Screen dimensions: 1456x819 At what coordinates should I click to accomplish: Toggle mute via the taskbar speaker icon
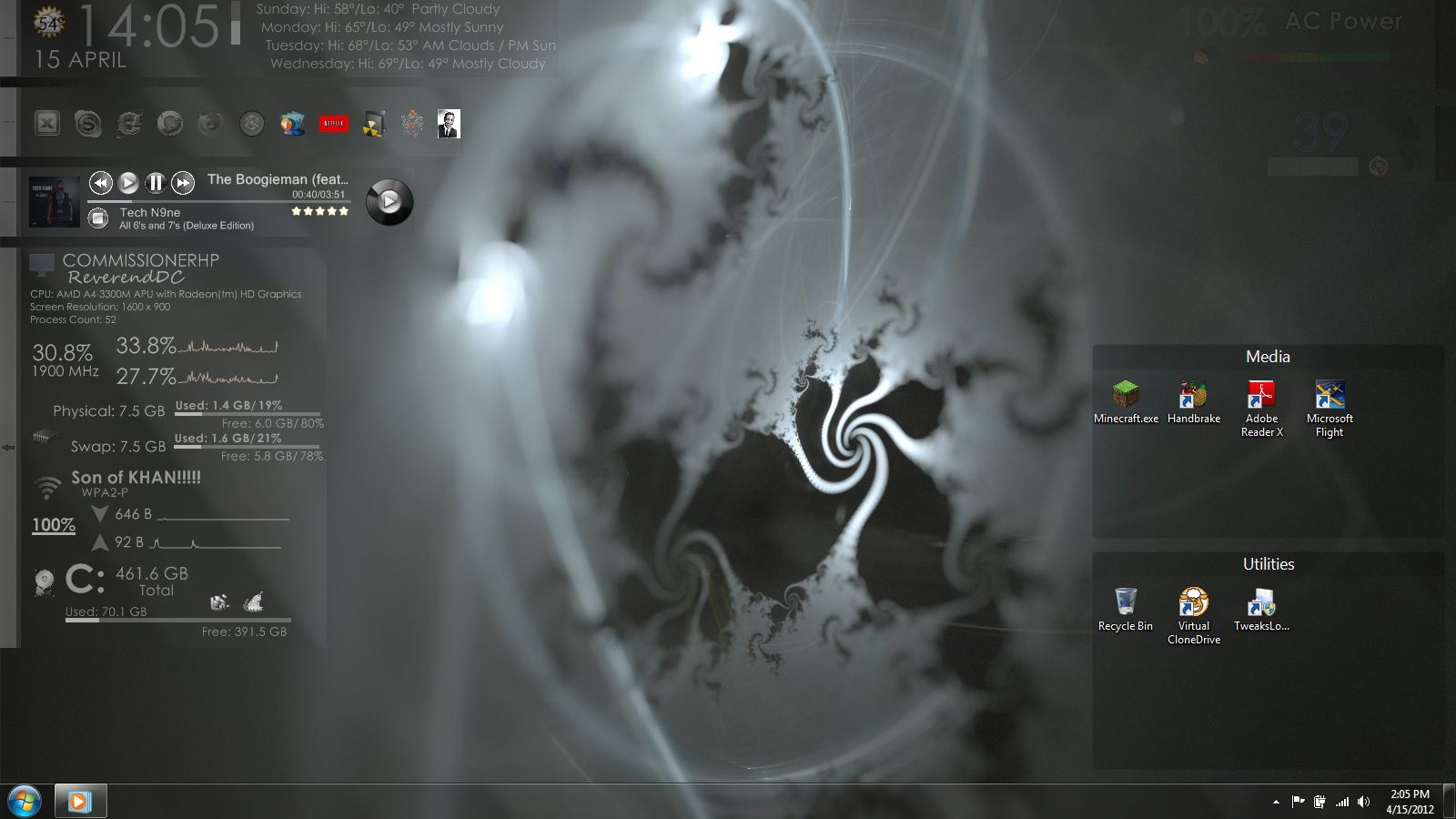pyautogui.click(x=1363, y=802)
